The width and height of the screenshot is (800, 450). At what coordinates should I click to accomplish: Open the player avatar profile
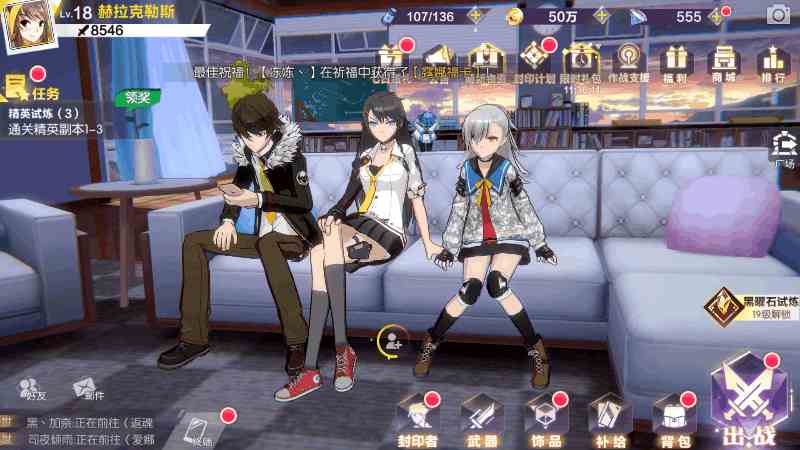tap(27, 28)
